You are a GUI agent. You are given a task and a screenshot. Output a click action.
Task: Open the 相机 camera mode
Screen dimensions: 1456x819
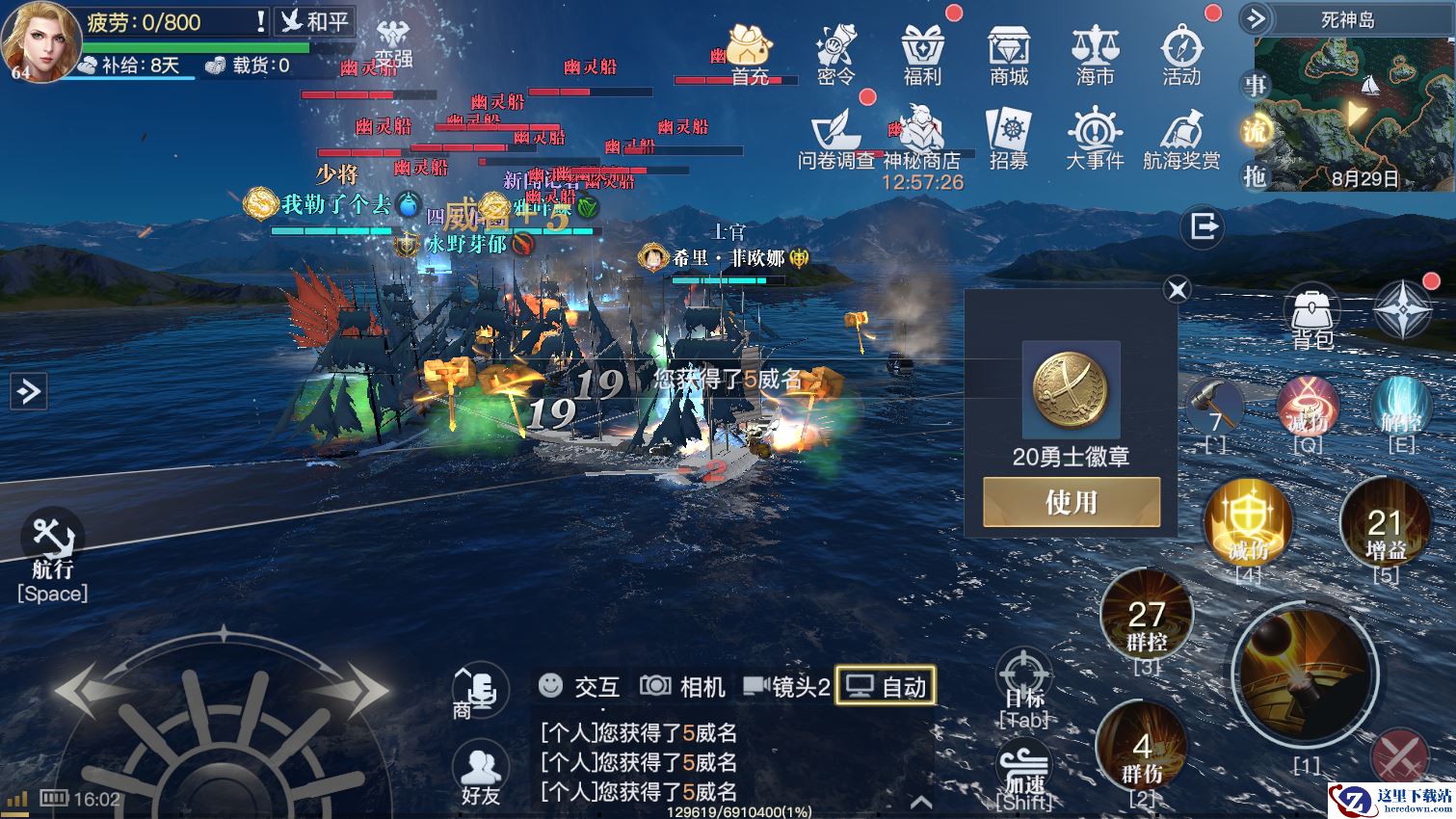[x=682, y=686]
